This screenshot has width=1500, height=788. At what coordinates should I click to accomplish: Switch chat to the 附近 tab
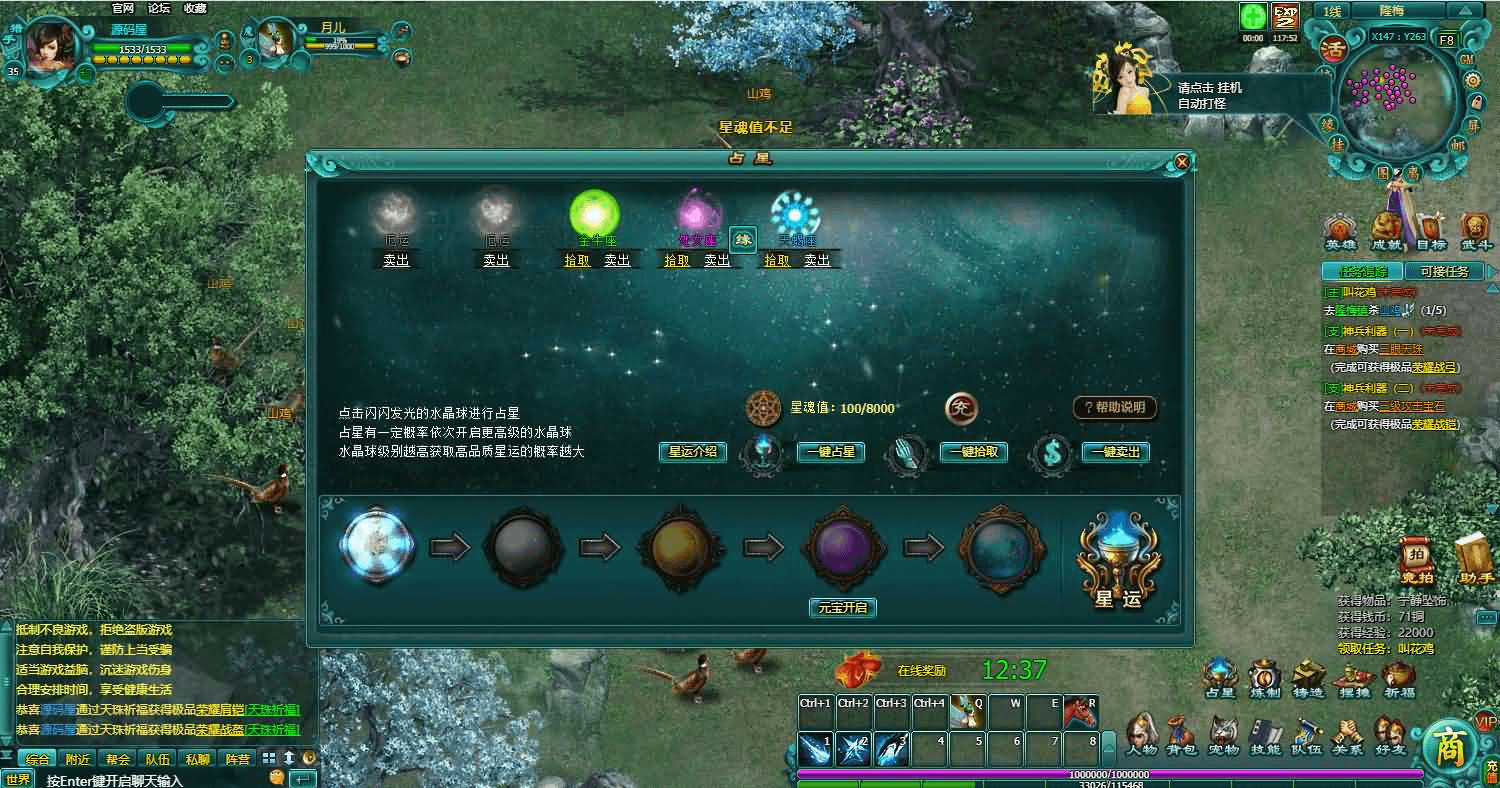pyautogui.click(x=77, y=759)
